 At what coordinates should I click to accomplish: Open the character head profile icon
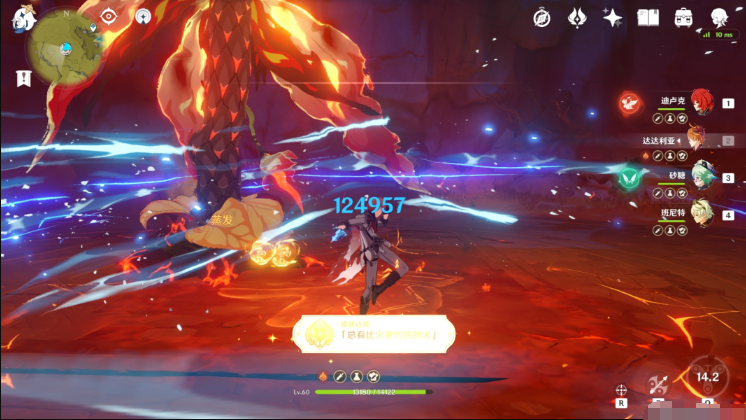pyautogui.click(x=719, y=17)
